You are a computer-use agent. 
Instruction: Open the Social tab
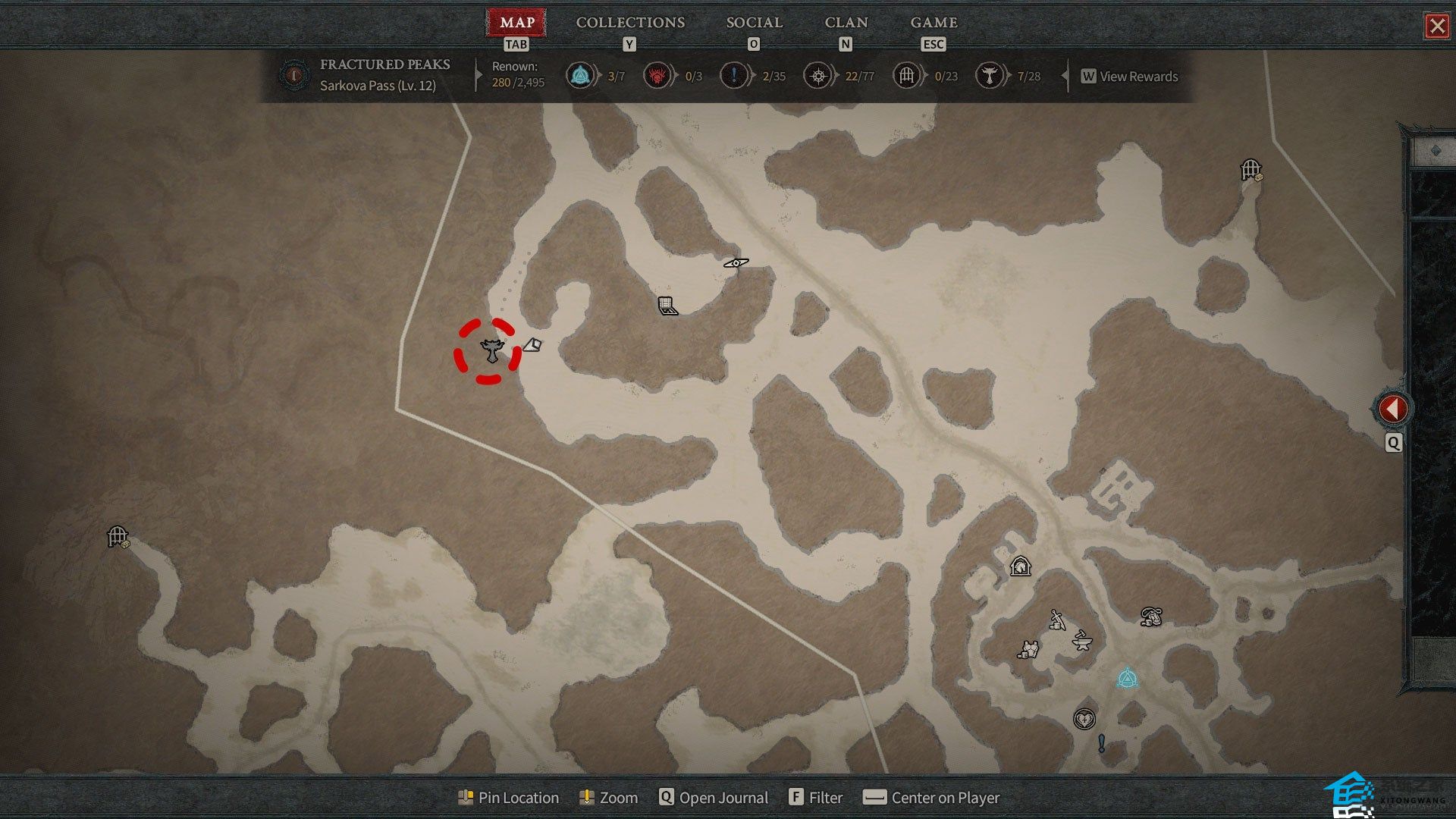tap(754, 23)
